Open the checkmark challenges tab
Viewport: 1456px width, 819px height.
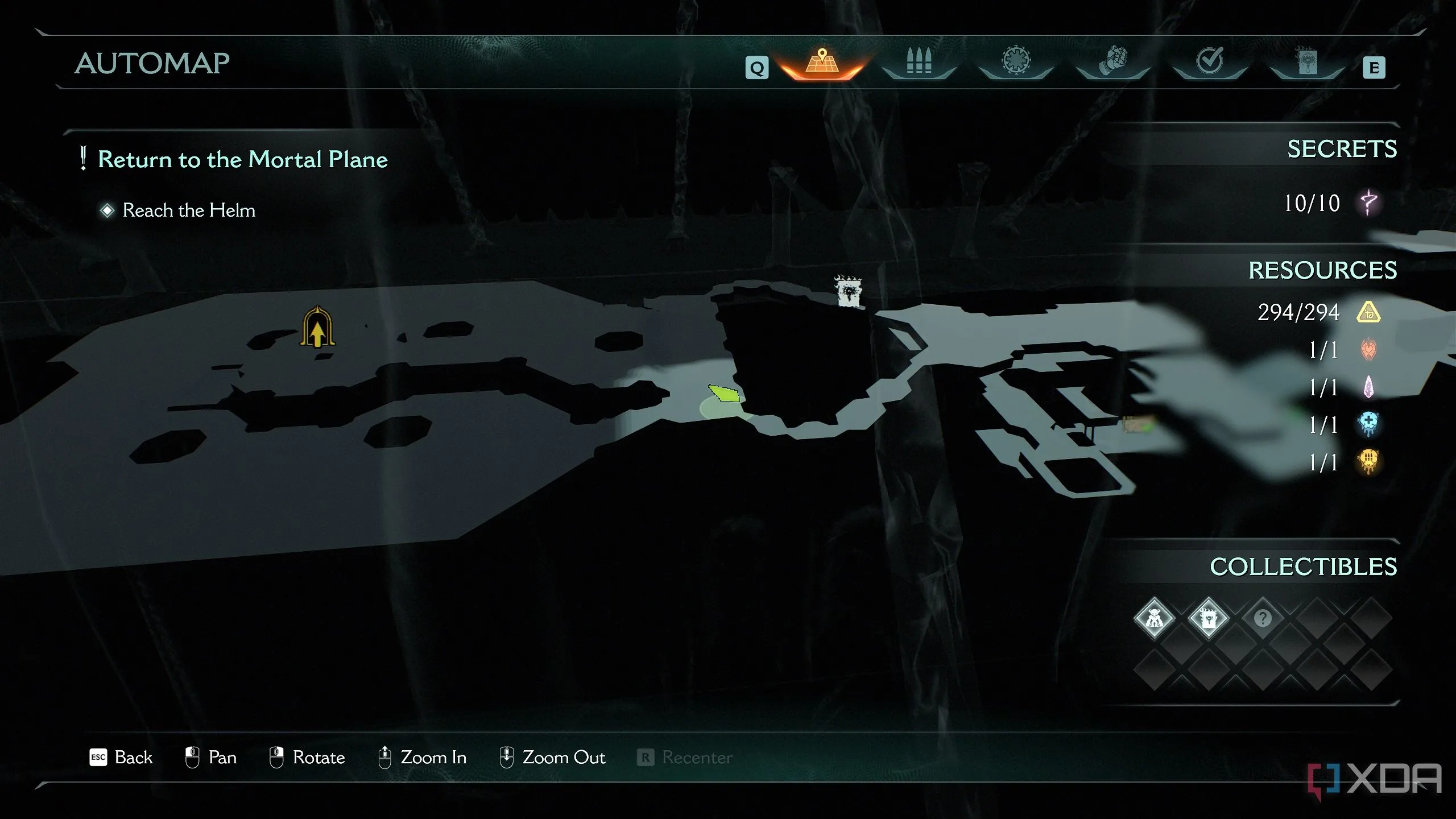tap(1210, 61)
